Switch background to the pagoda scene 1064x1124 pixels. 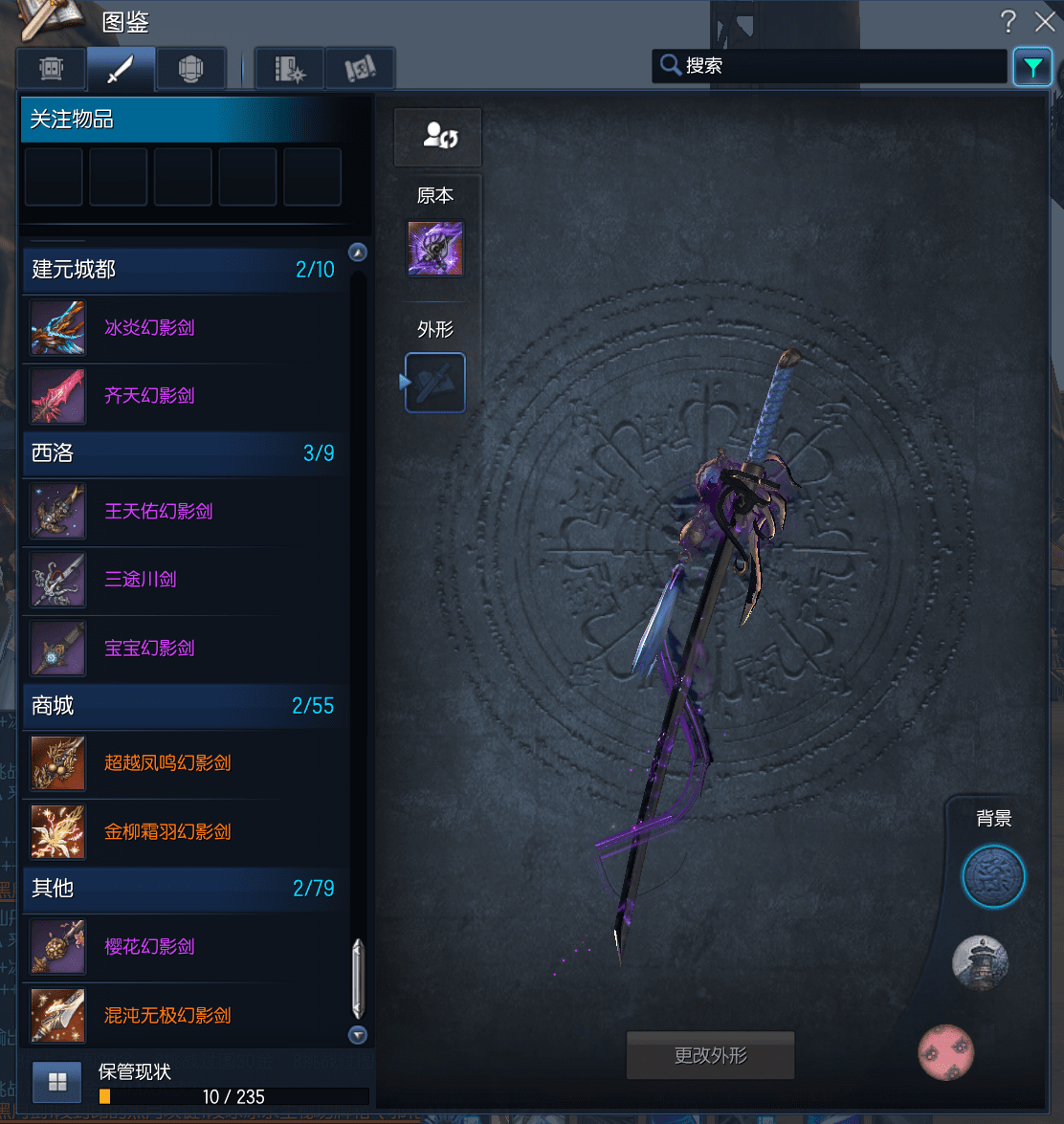(x=981, y=963)
